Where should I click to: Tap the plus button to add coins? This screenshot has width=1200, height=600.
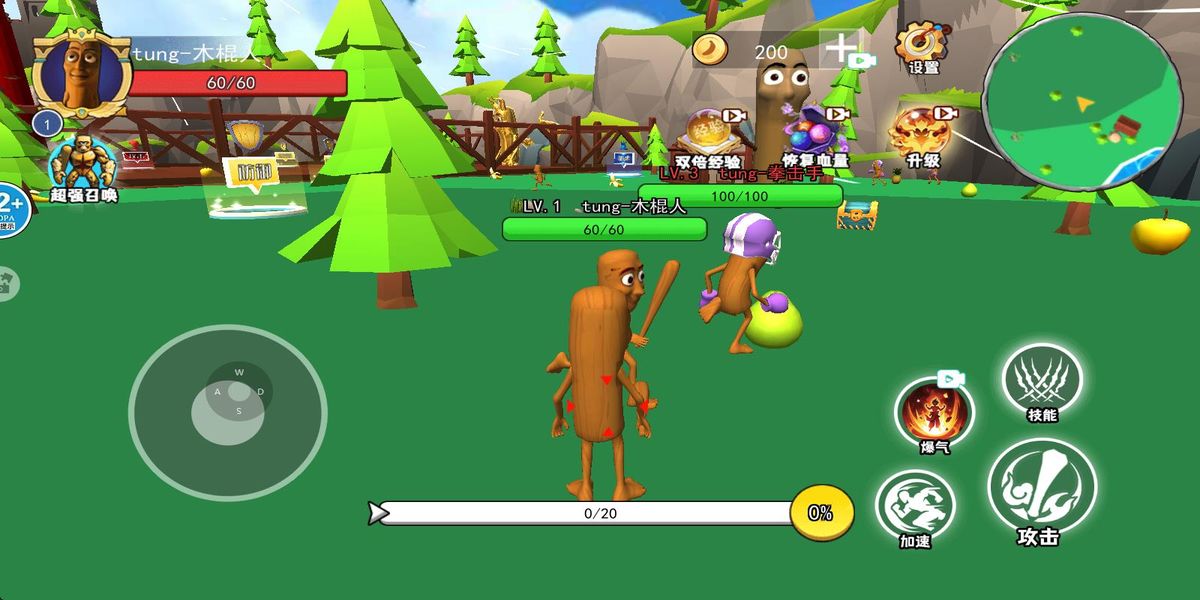841,47
